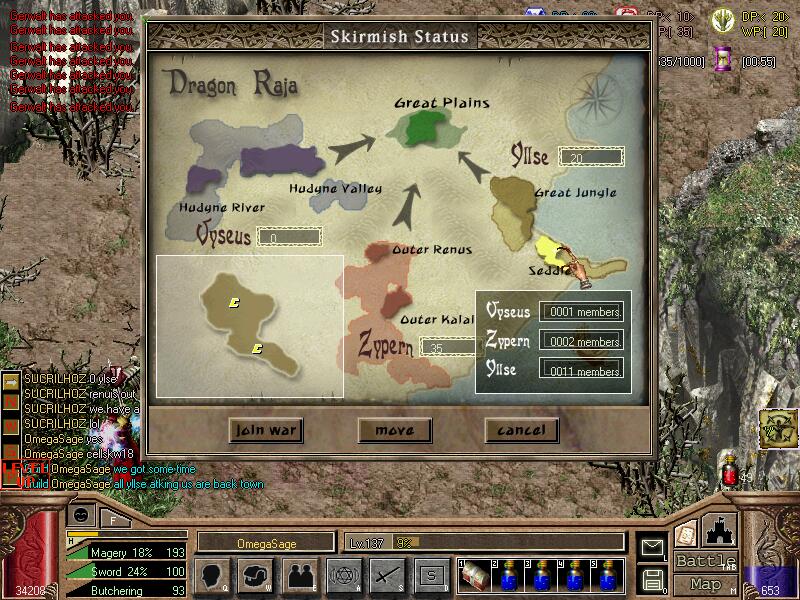Open the mail envelope icon
This screenshot has width=800, height=600.
652,547
